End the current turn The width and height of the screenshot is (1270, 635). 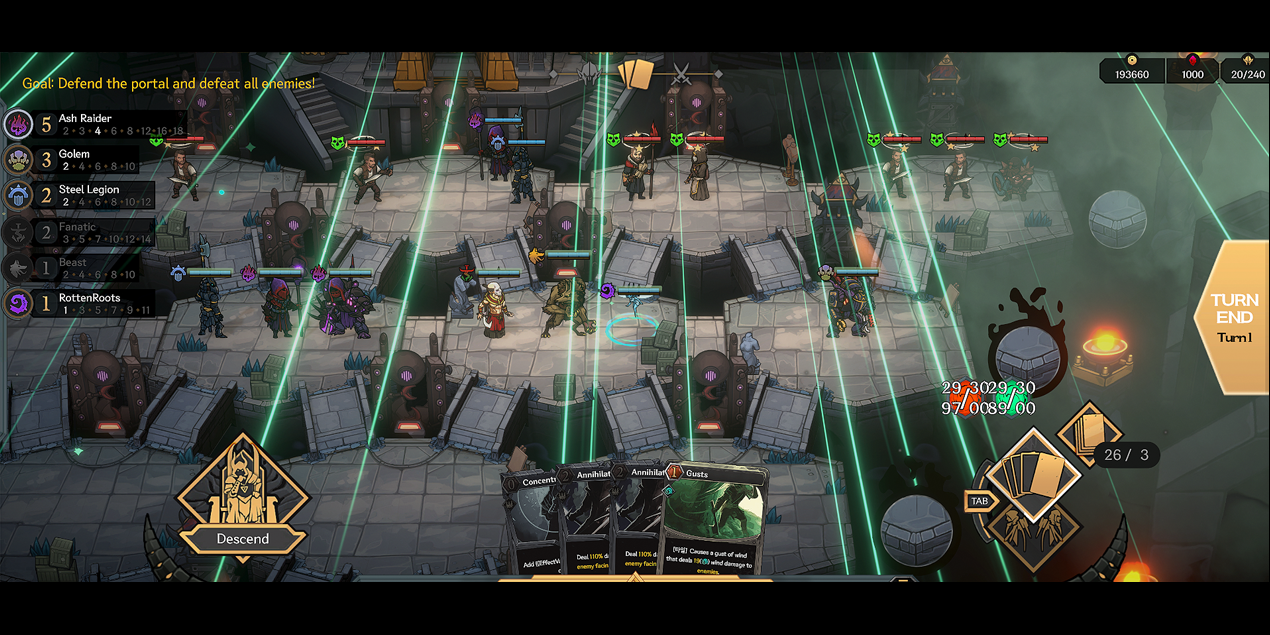[1234, 316]
